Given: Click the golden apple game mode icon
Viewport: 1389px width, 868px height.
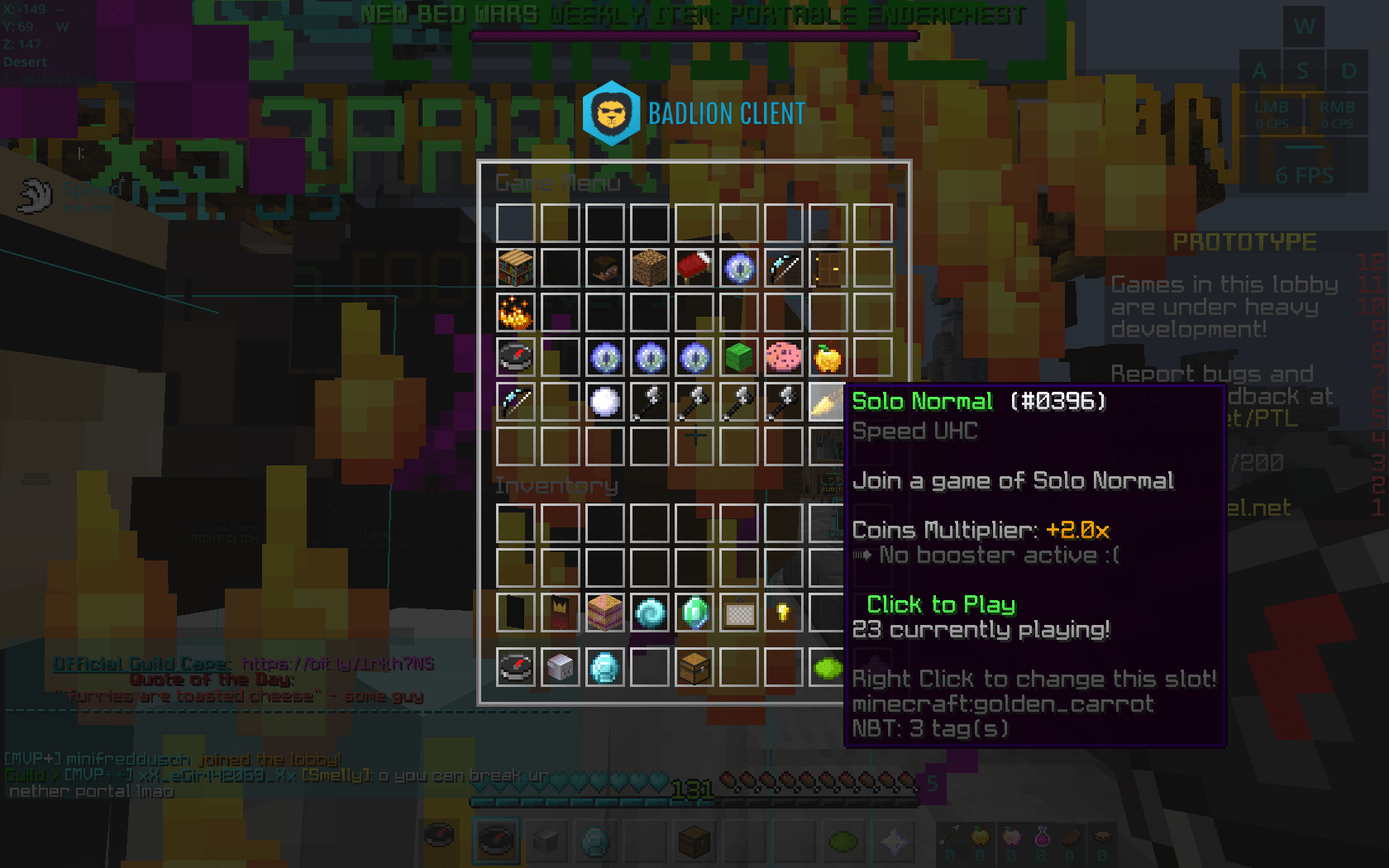Looking at the screenshot, I should (x=828, y=356).
